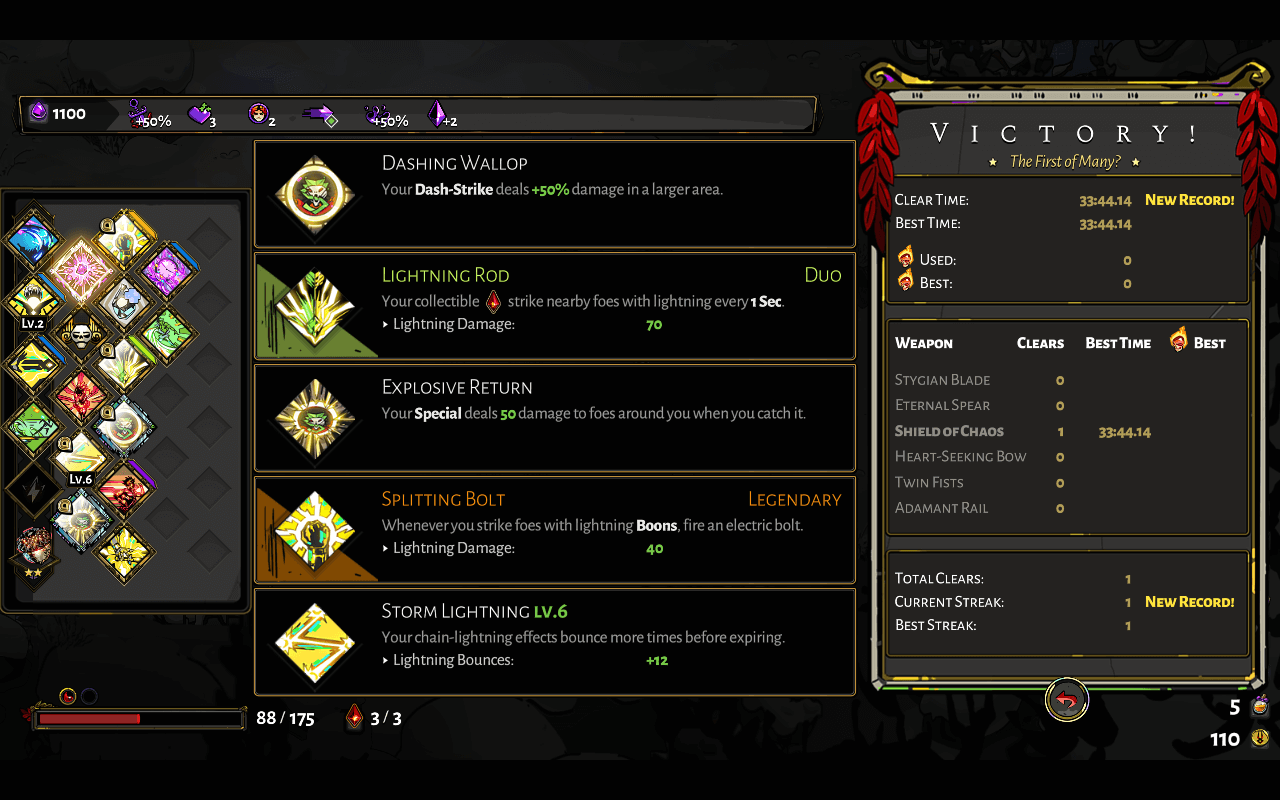Click the red arrow back button

[x=1067, y=701]
